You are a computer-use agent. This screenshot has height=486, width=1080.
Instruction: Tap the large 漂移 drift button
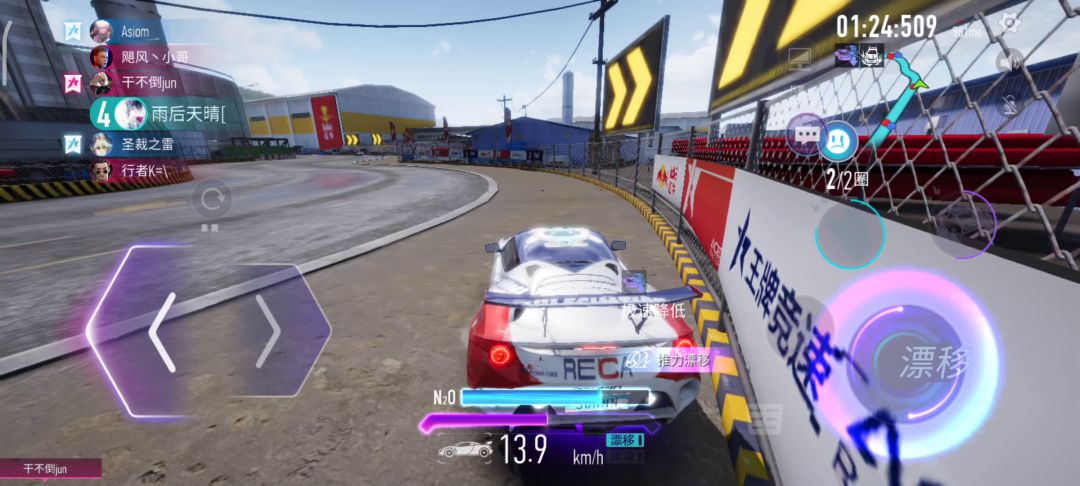(x=921, y=362)
